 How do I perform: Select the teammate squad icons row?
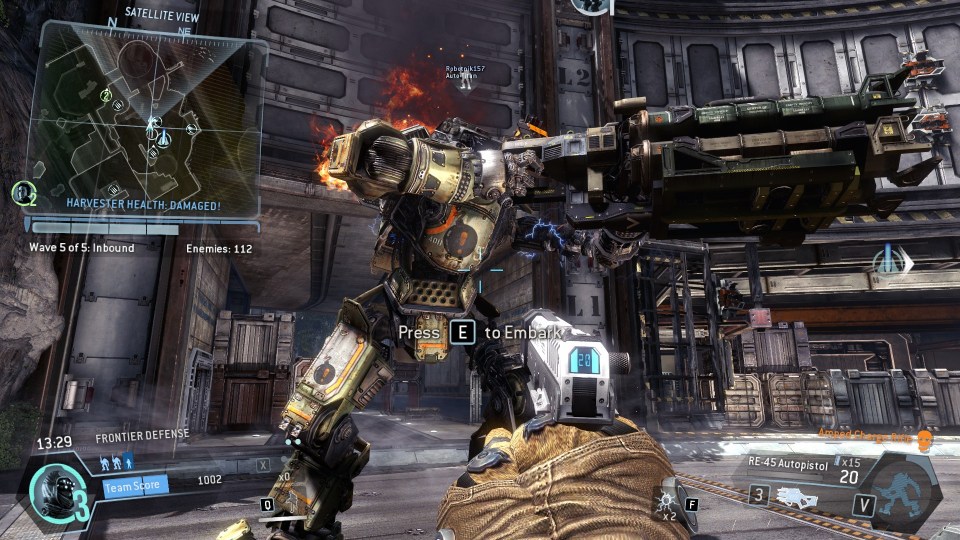tap(116, 463)
